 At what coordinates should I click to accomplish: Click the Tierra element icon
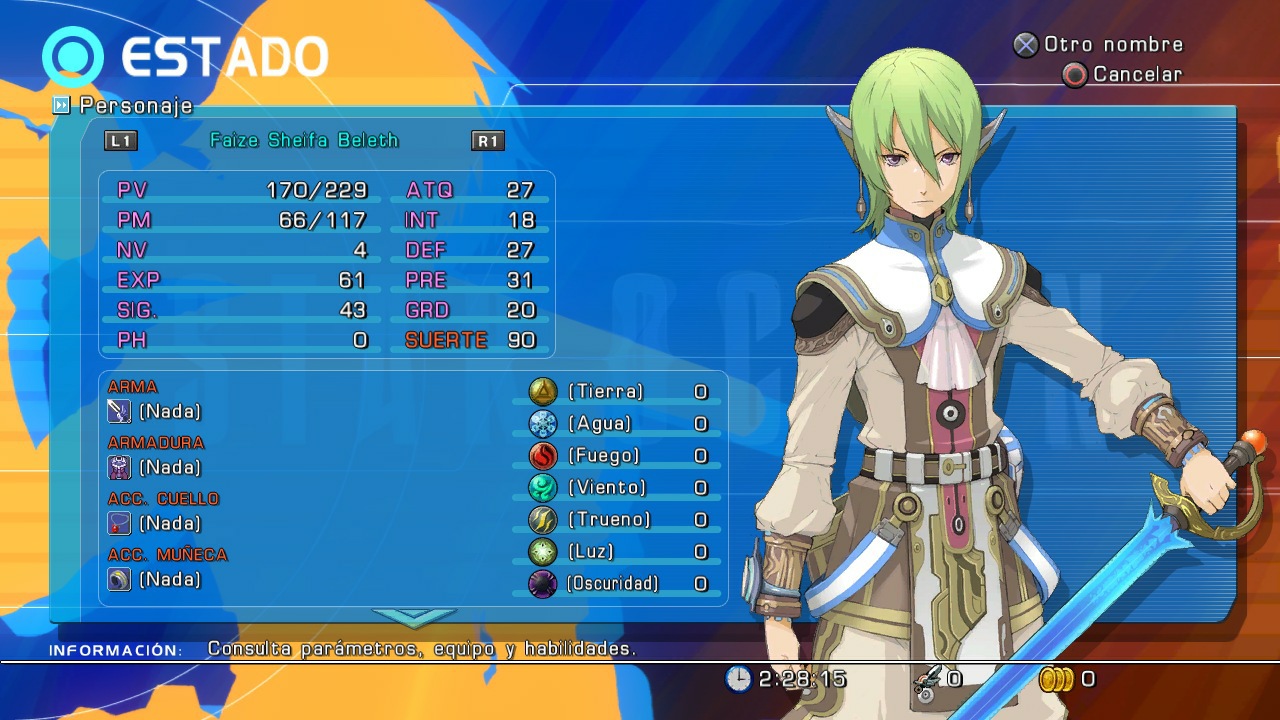540,391
